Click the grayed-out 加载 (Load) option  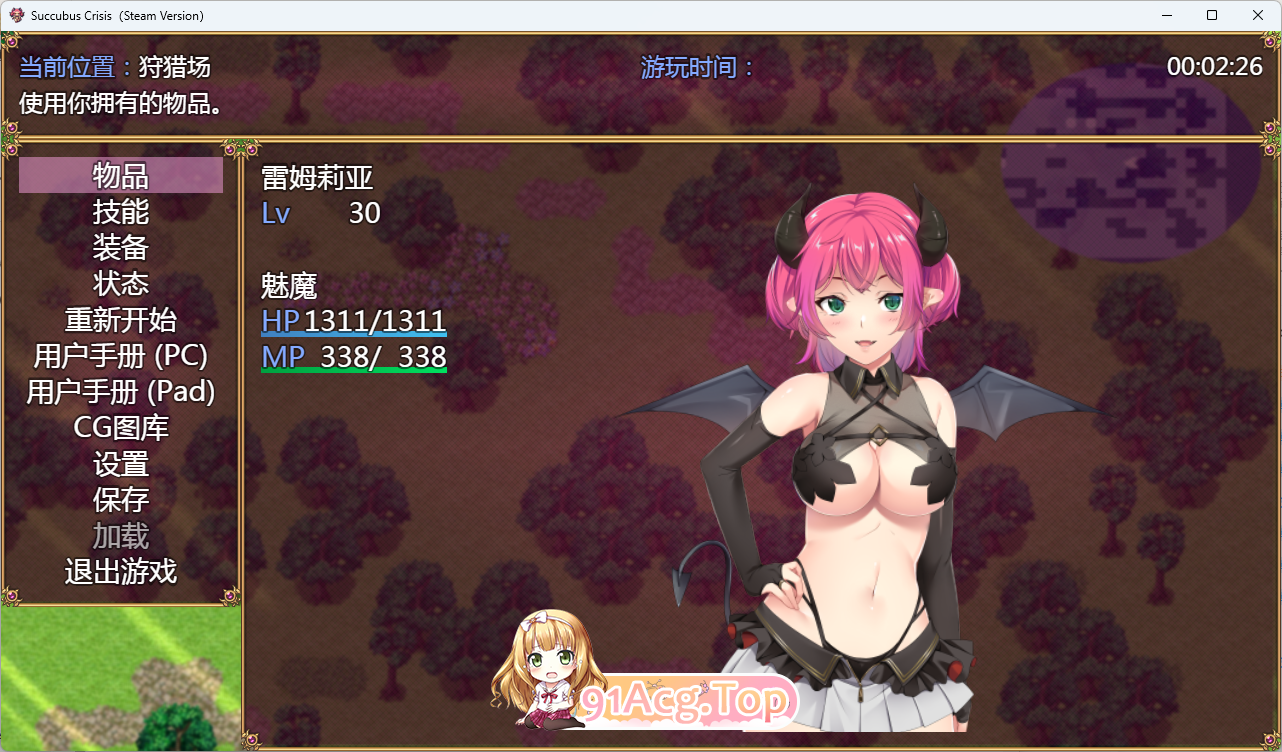click(x=122, y=535)
